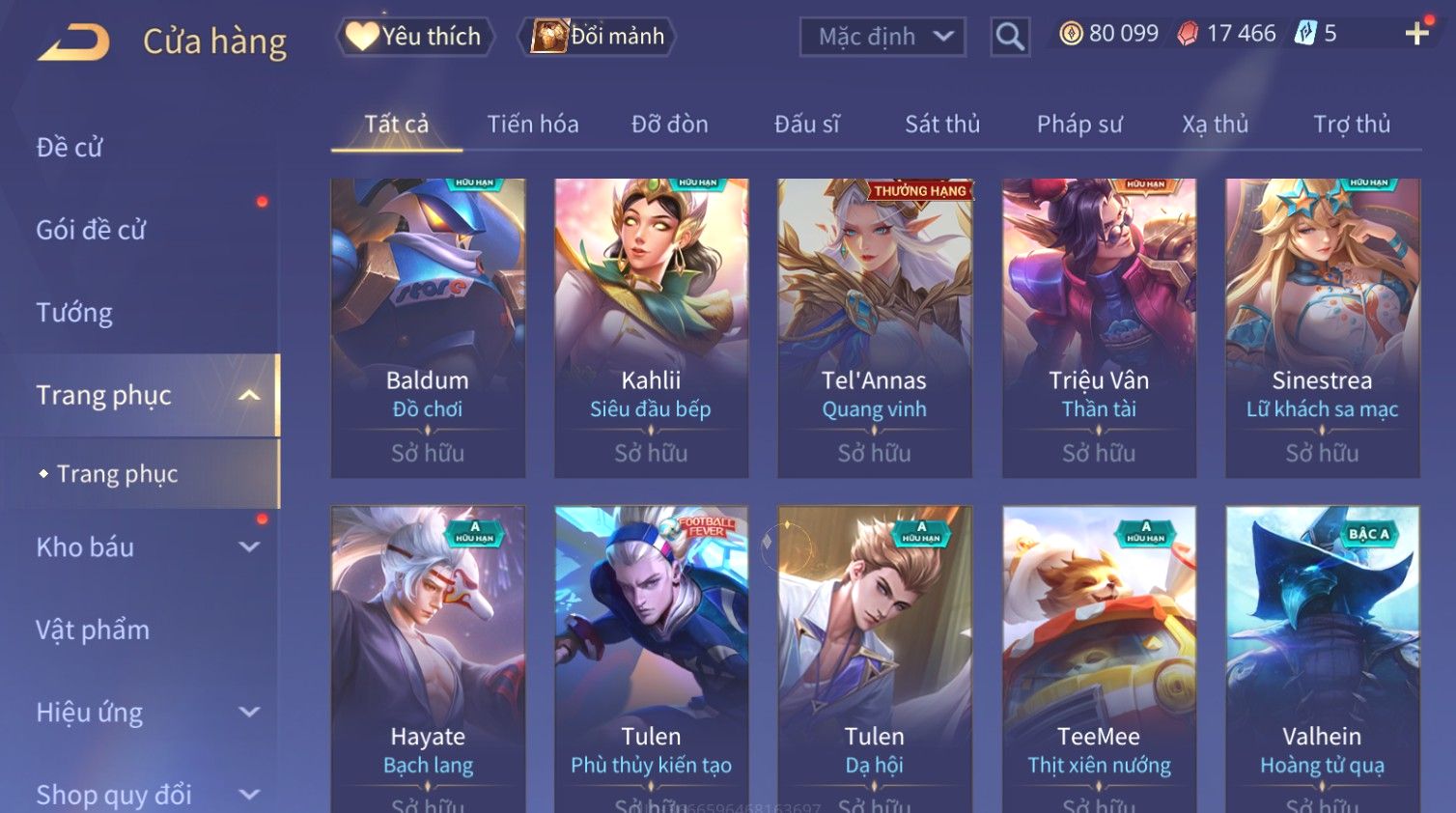
Task: Open the Yêu thích favorites list
Action: click(415, 37)
